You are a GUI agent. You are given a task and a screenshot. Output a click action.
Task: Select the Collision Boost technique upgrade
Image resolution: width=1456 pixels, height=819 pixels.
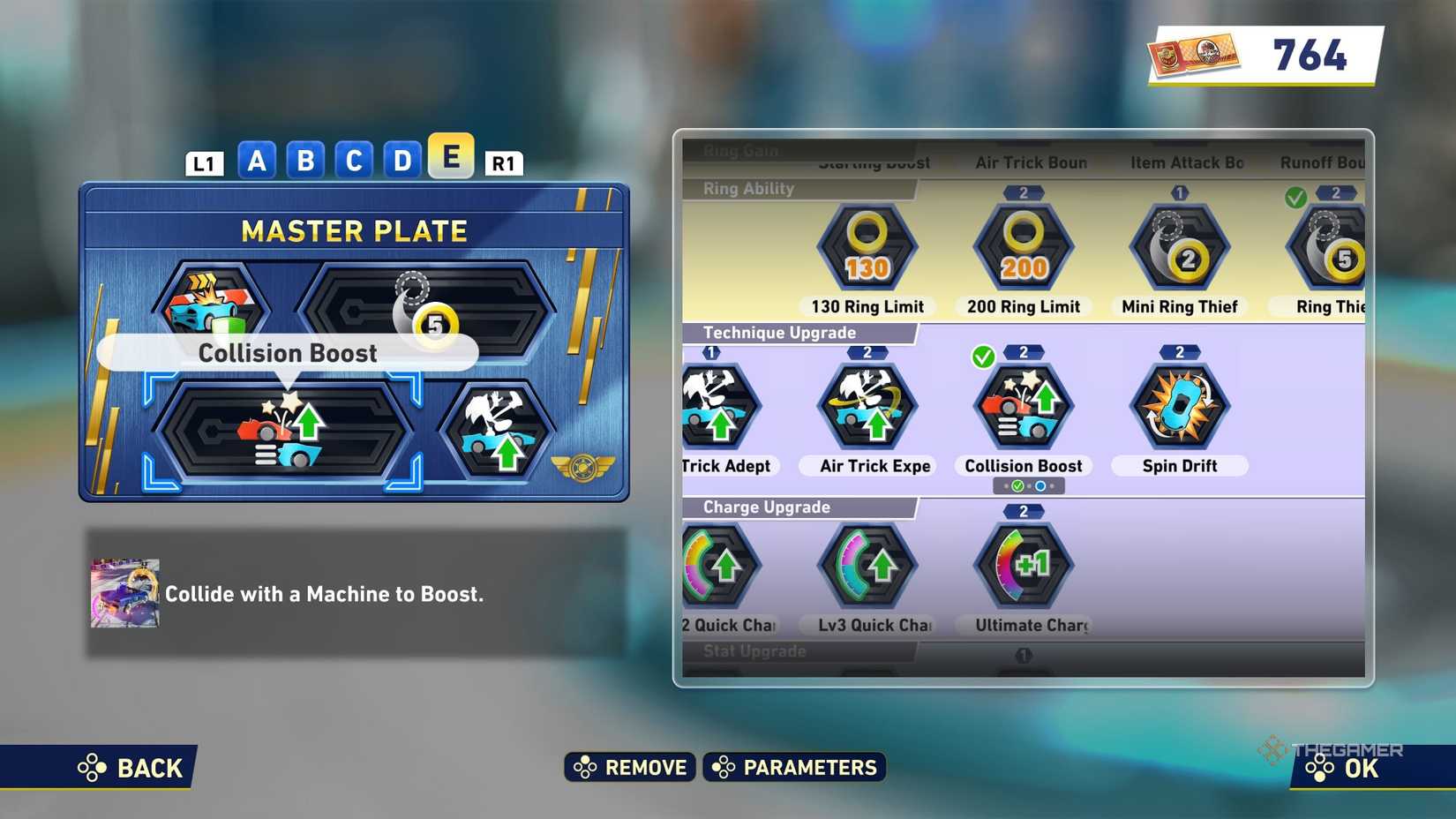tap(1022, 406)
